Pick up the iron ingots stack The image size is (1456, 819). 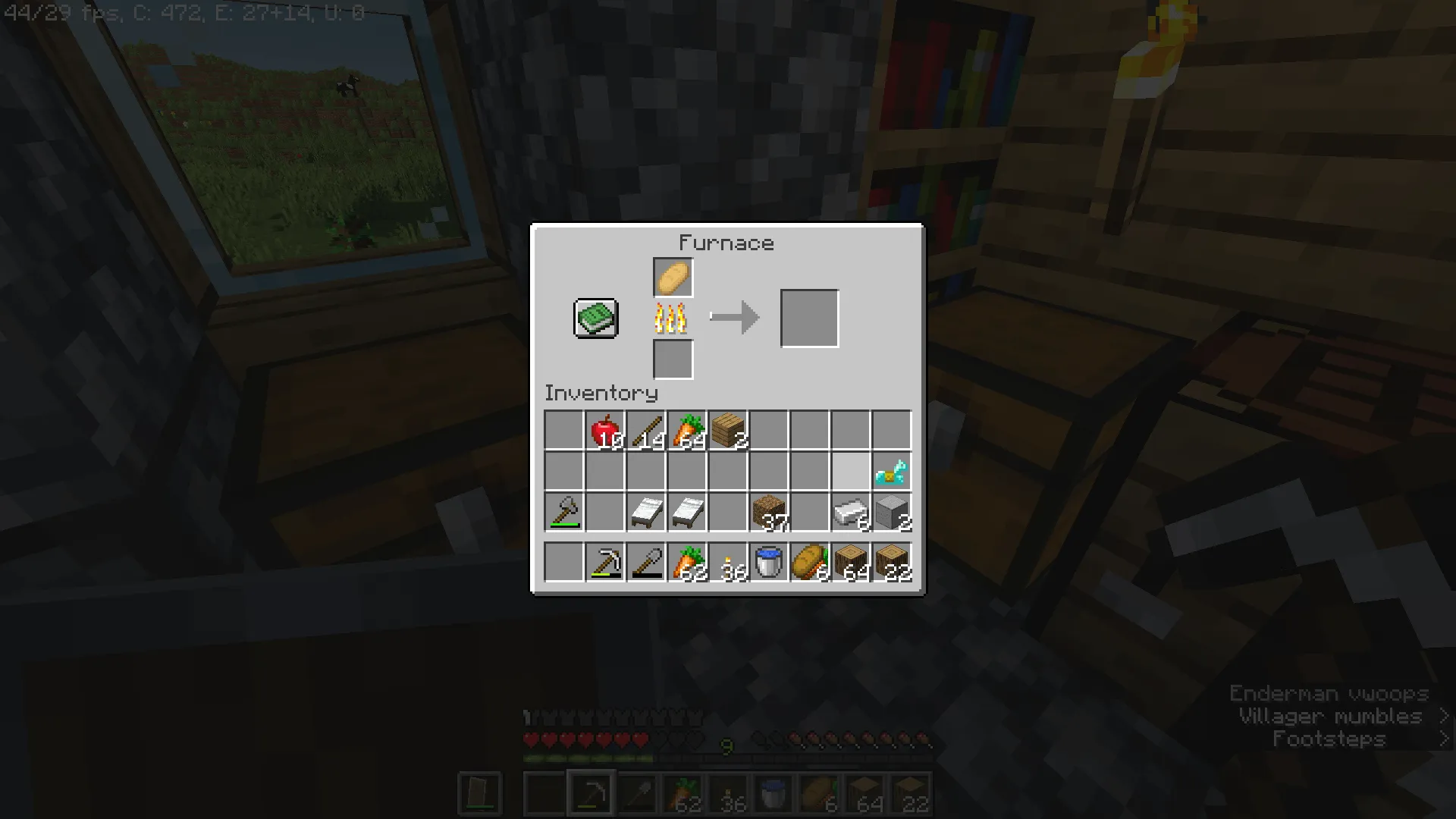click(851, 512)
